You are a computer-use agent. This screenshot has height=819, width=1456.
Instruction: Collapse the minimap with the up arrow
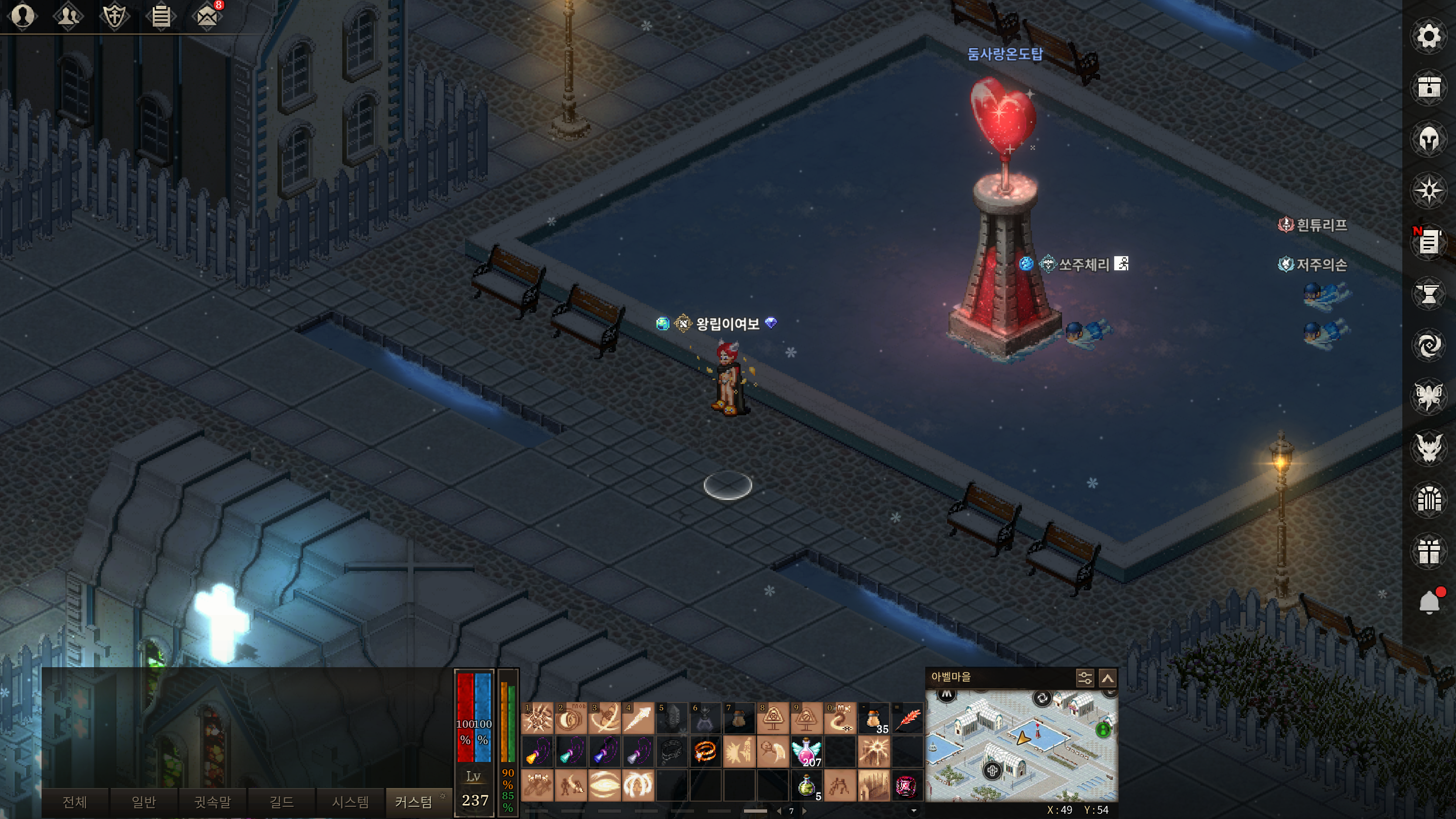tap(1107, 678)
